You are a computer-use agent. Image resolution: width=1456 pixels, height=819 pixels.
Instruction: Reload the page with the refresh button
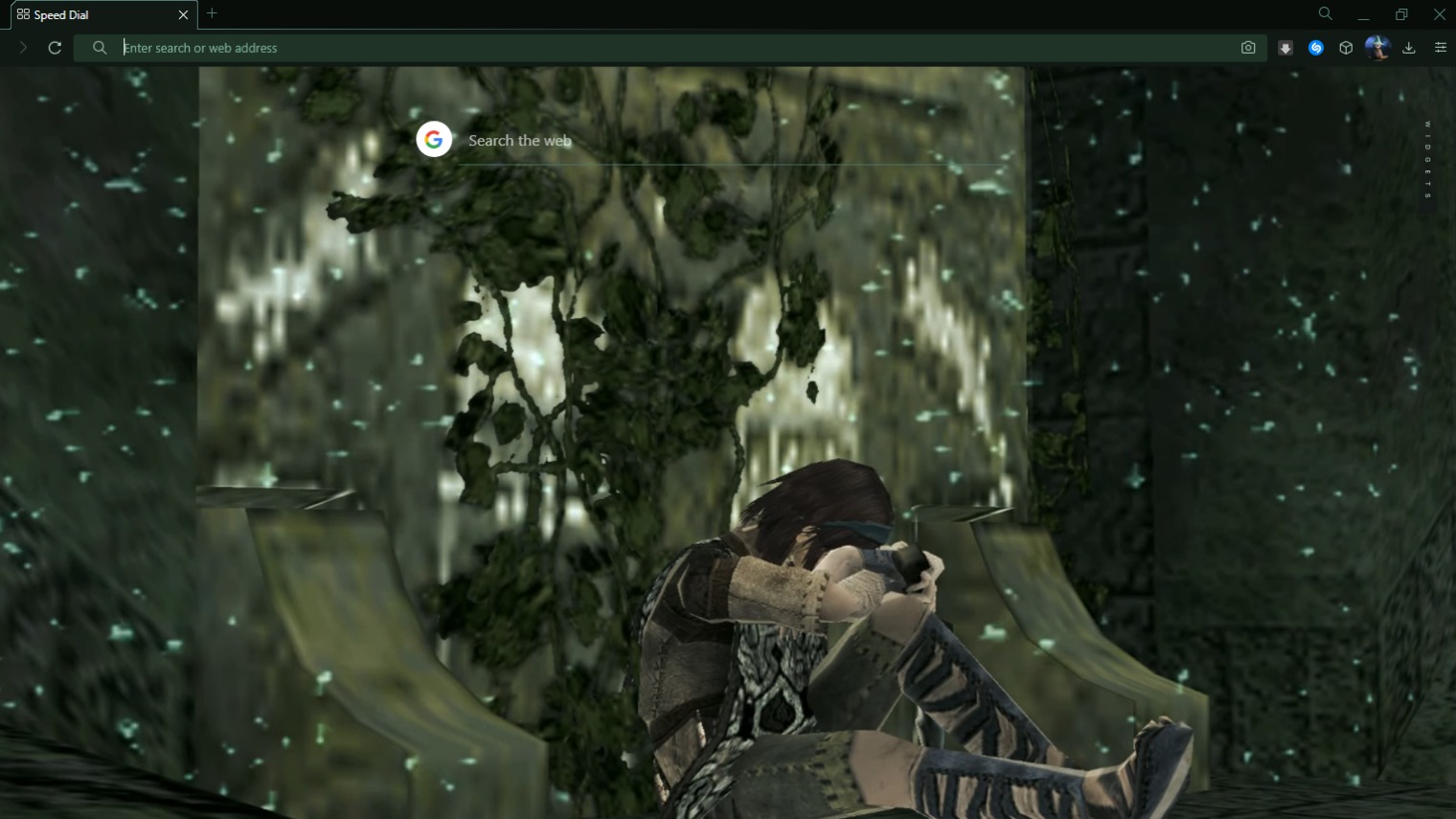tap(55, 48)
